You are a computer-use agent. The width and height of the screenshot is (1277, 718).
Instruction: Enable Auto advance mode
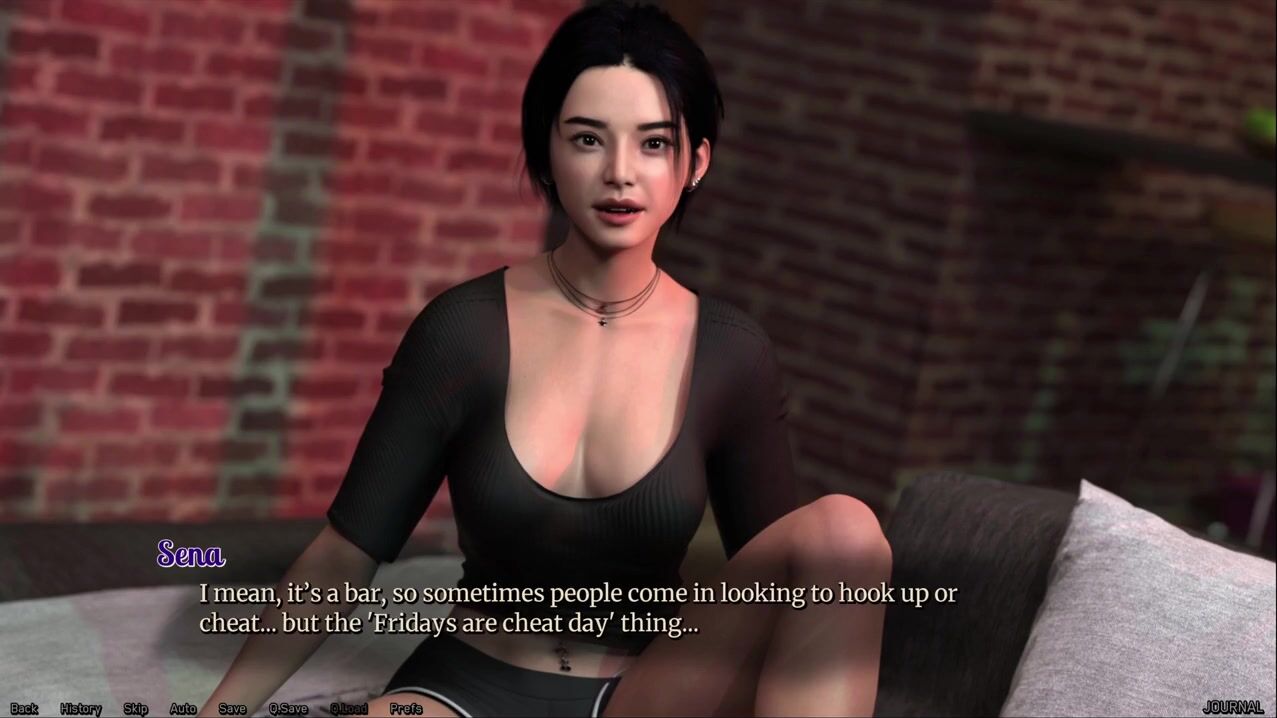coord(183,708)
